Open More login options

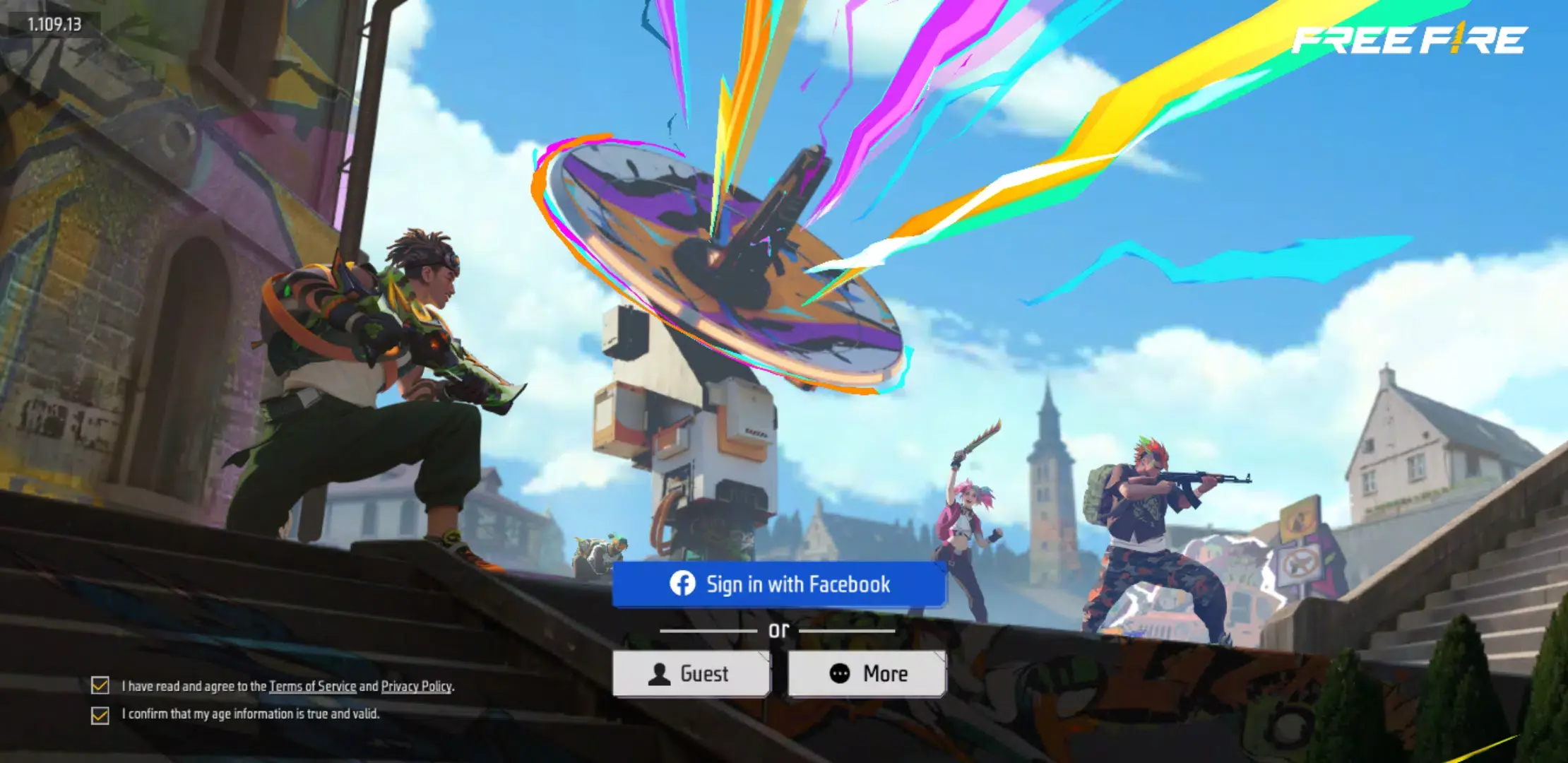tap(867, 673)
